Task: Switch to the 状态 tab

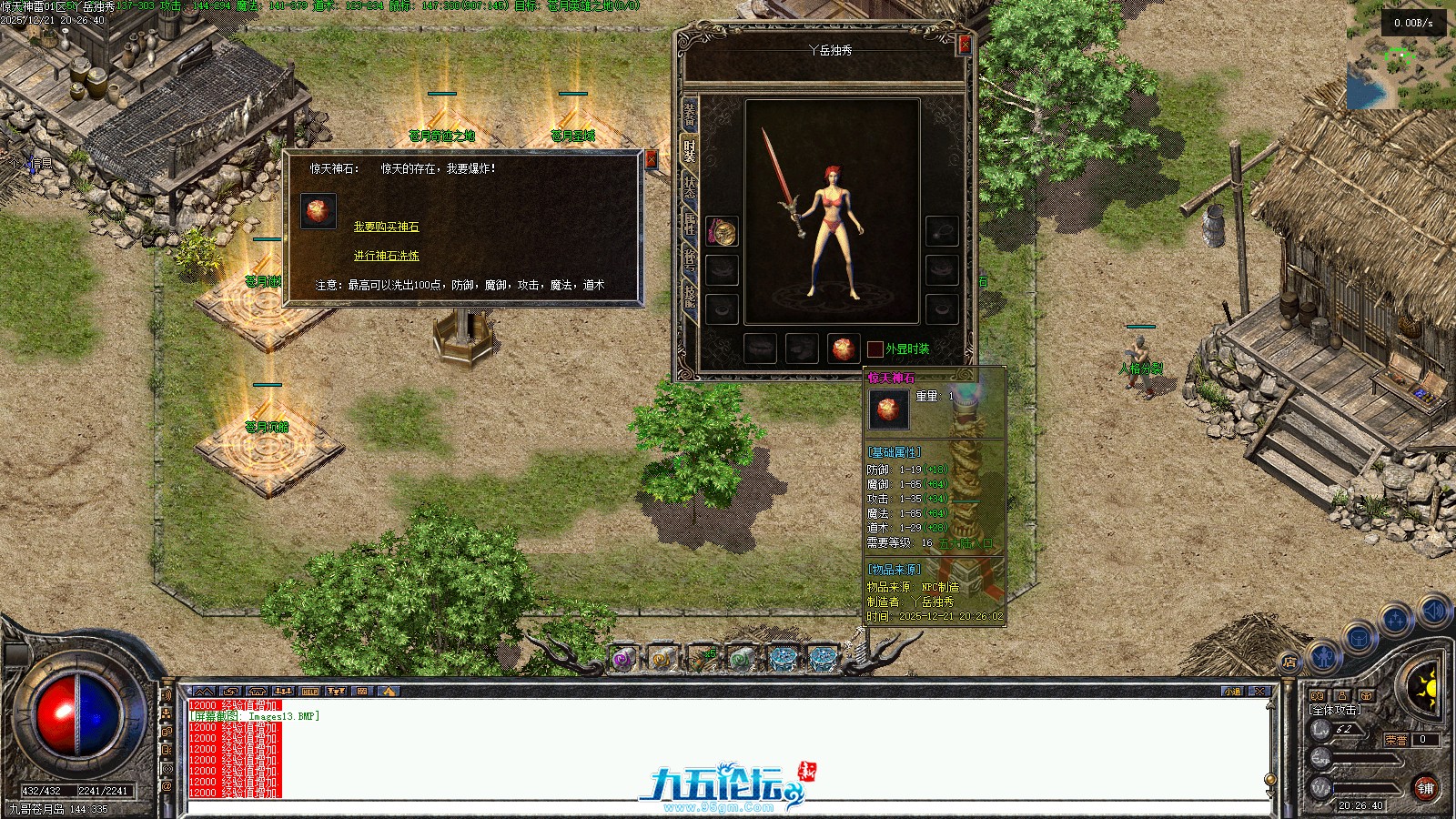Action: tap(690, 187)
